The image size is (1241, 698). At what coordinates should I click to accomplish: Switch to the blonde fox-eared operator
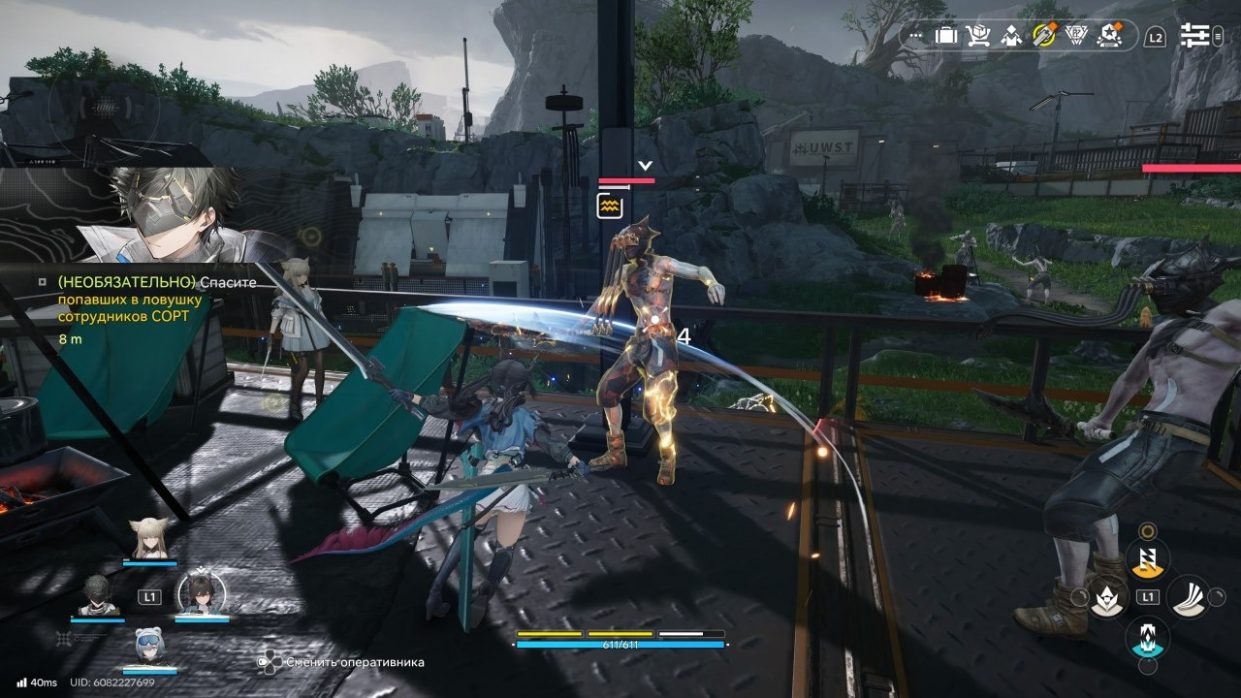click(x=149, y=542)
